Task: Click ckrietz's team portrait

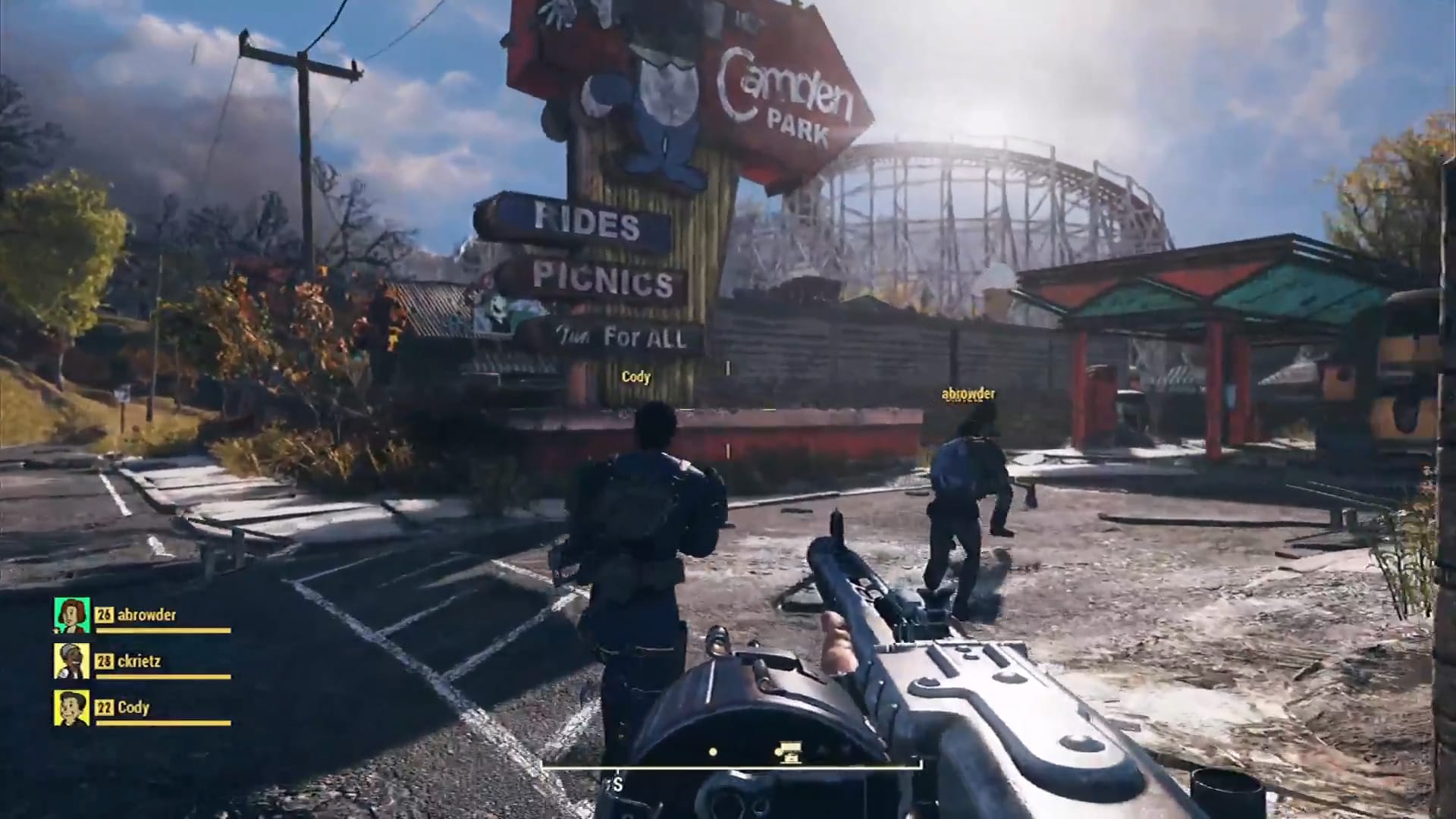Action: tap(72, 661)
